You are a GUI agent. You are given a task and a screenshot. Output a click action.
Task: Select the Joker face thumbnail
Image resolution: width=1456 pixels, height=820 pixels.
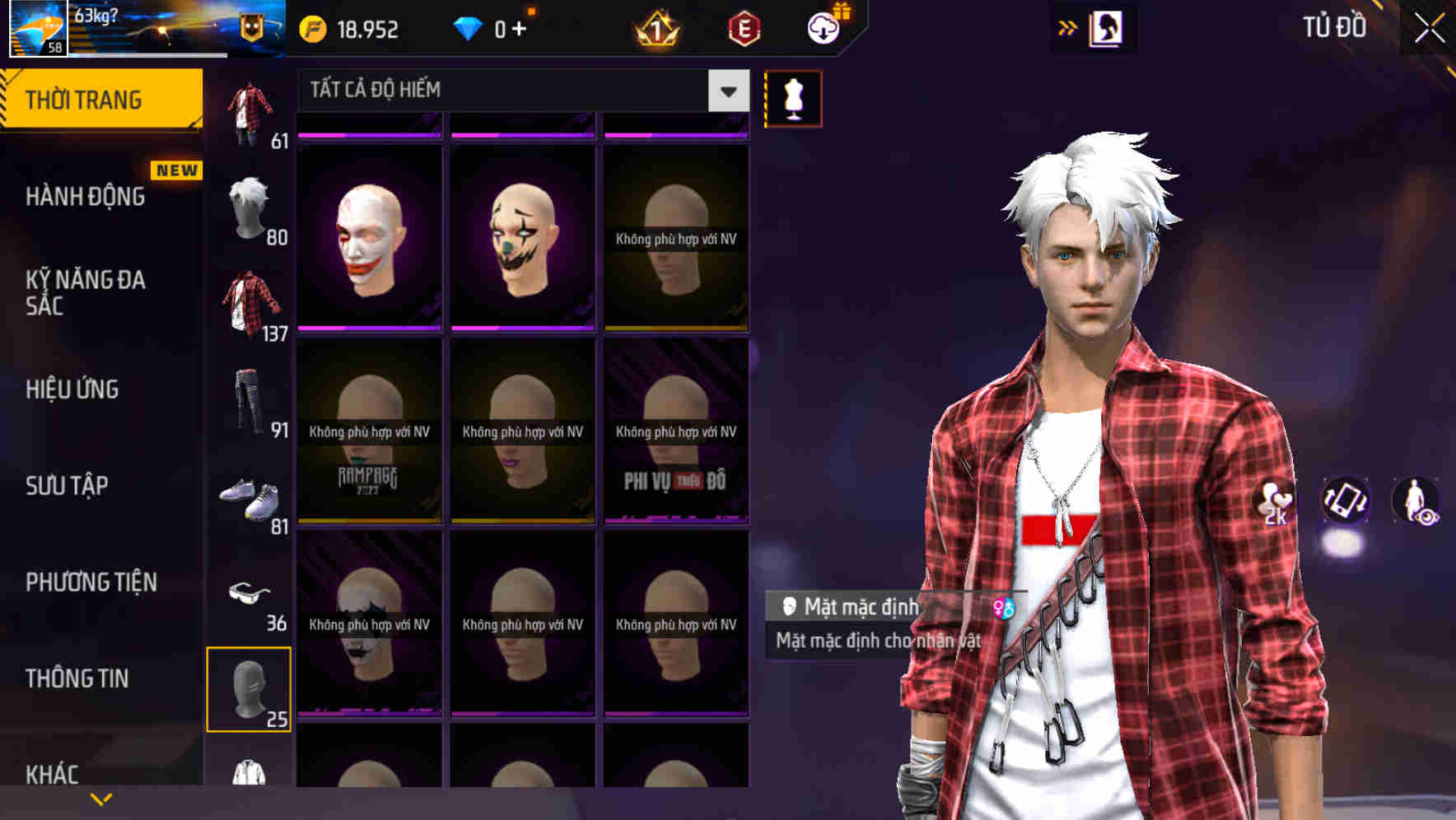(368, 235)
